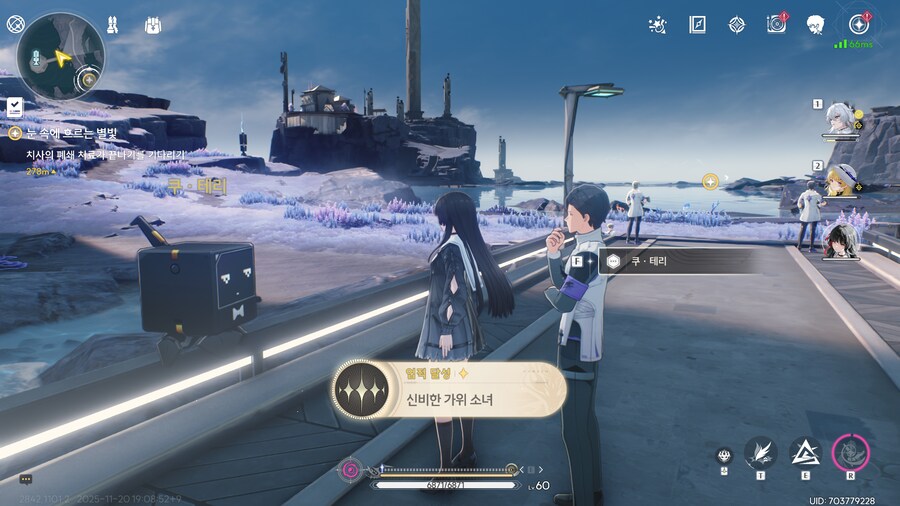Viewport: 900px width, 506px height.
Task: Open the backpack inventory icon
Action: [153, 24]
